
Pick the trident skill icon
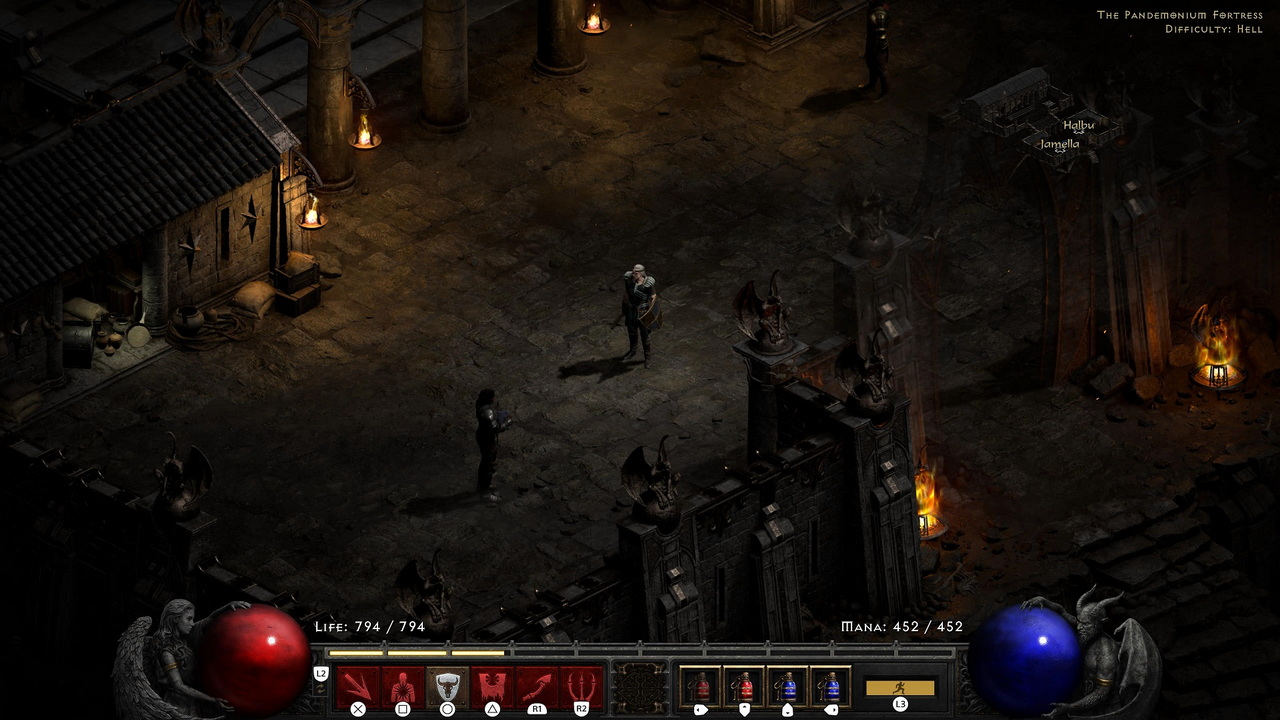coord(581,687)
